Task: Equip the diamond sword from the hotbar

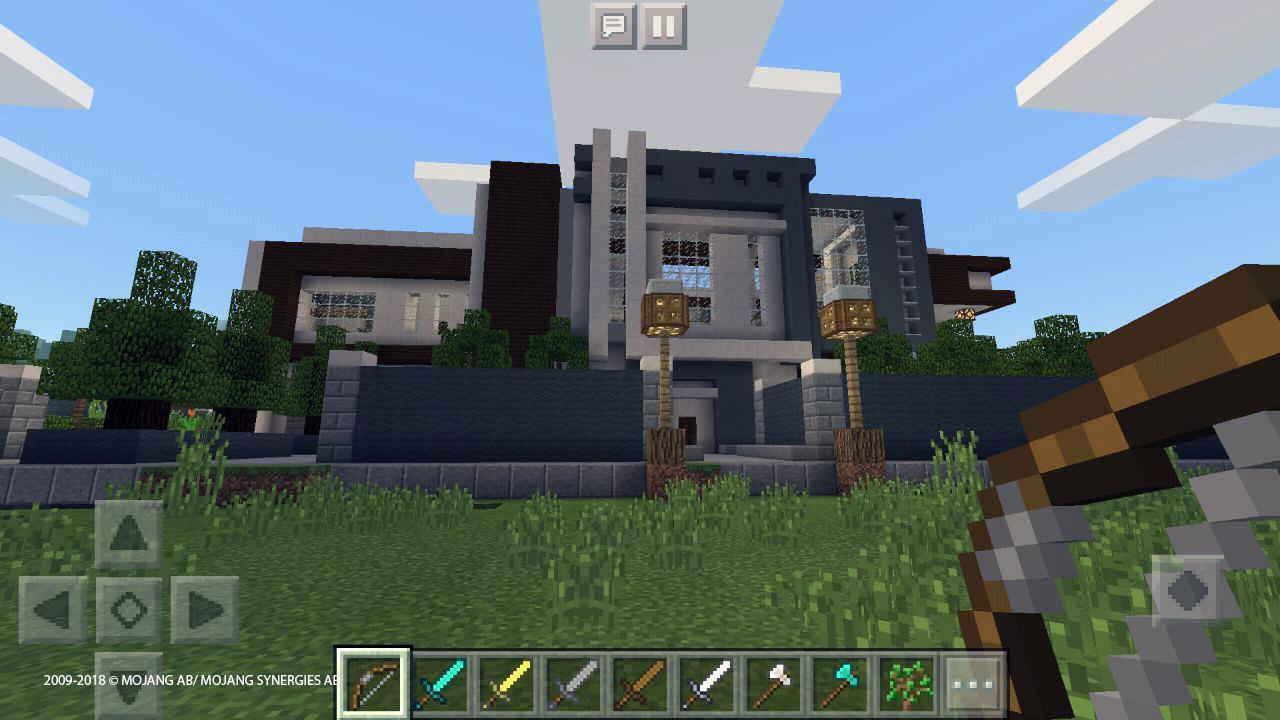Action: [440, 683]
